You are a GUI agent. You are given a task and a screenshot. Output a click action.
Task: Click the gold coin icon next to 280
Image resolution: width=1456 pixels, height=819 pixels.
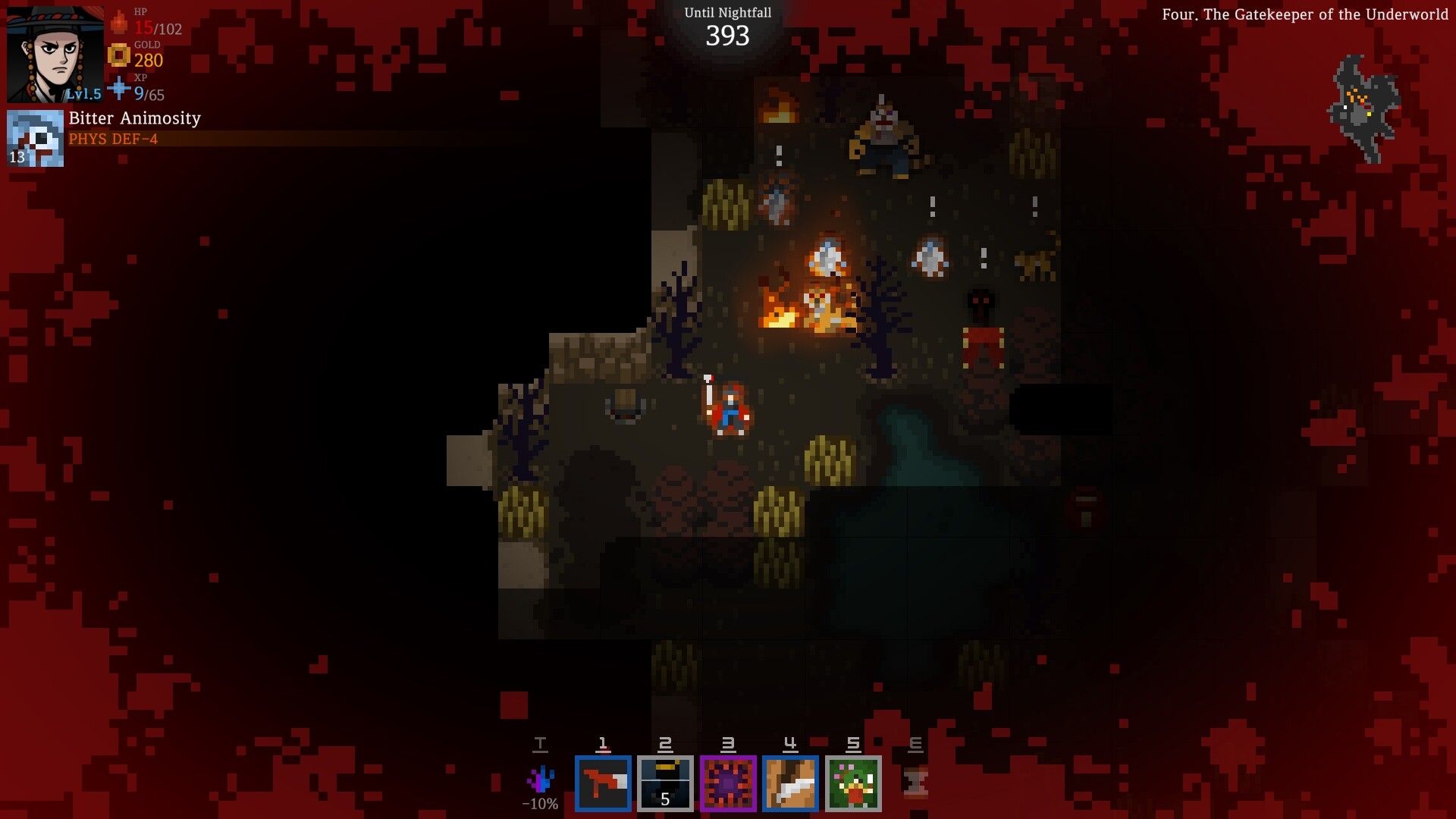(118, 56)
